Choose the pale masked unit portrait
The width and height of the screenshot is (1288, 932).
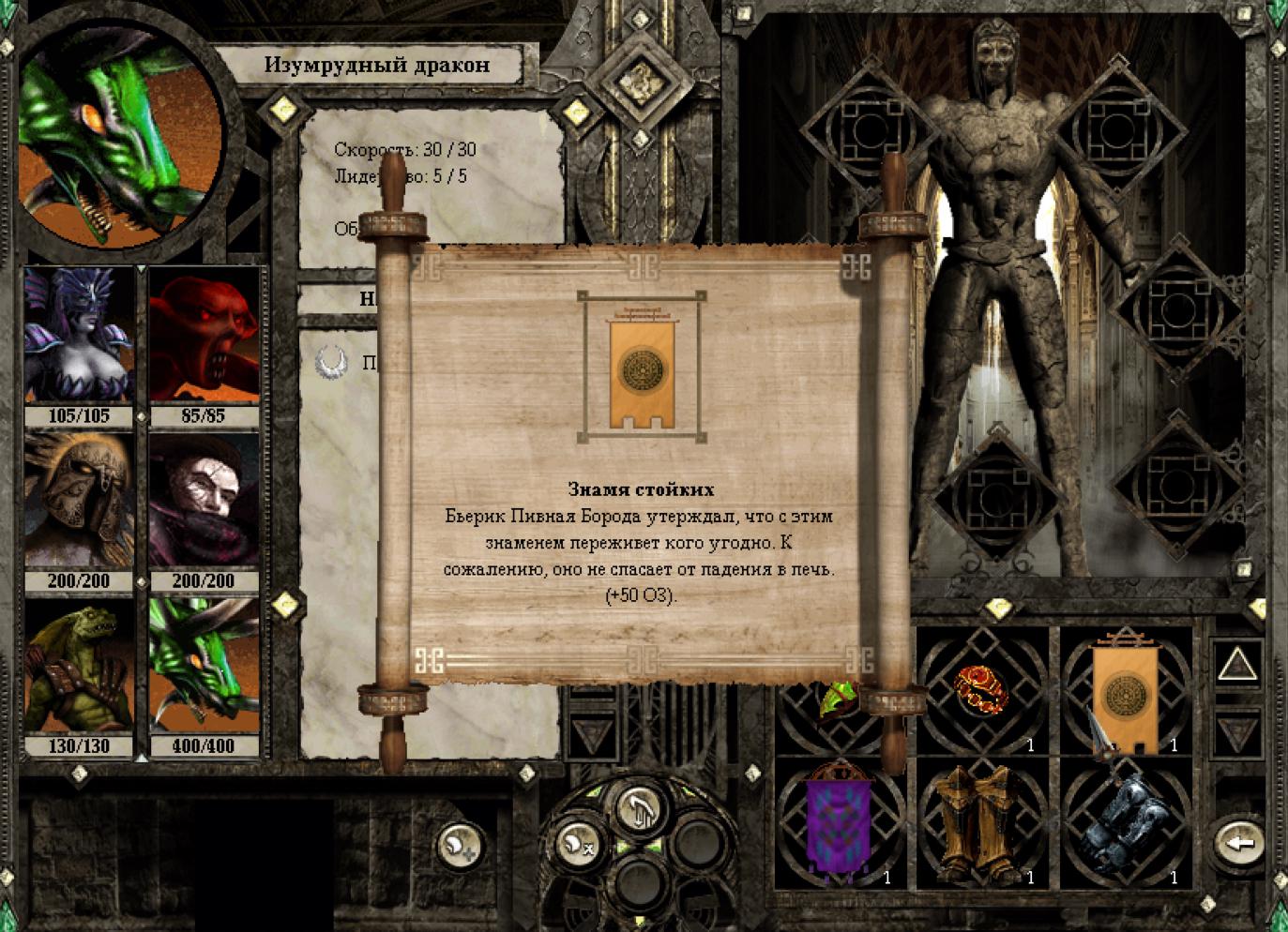(204, 501)
